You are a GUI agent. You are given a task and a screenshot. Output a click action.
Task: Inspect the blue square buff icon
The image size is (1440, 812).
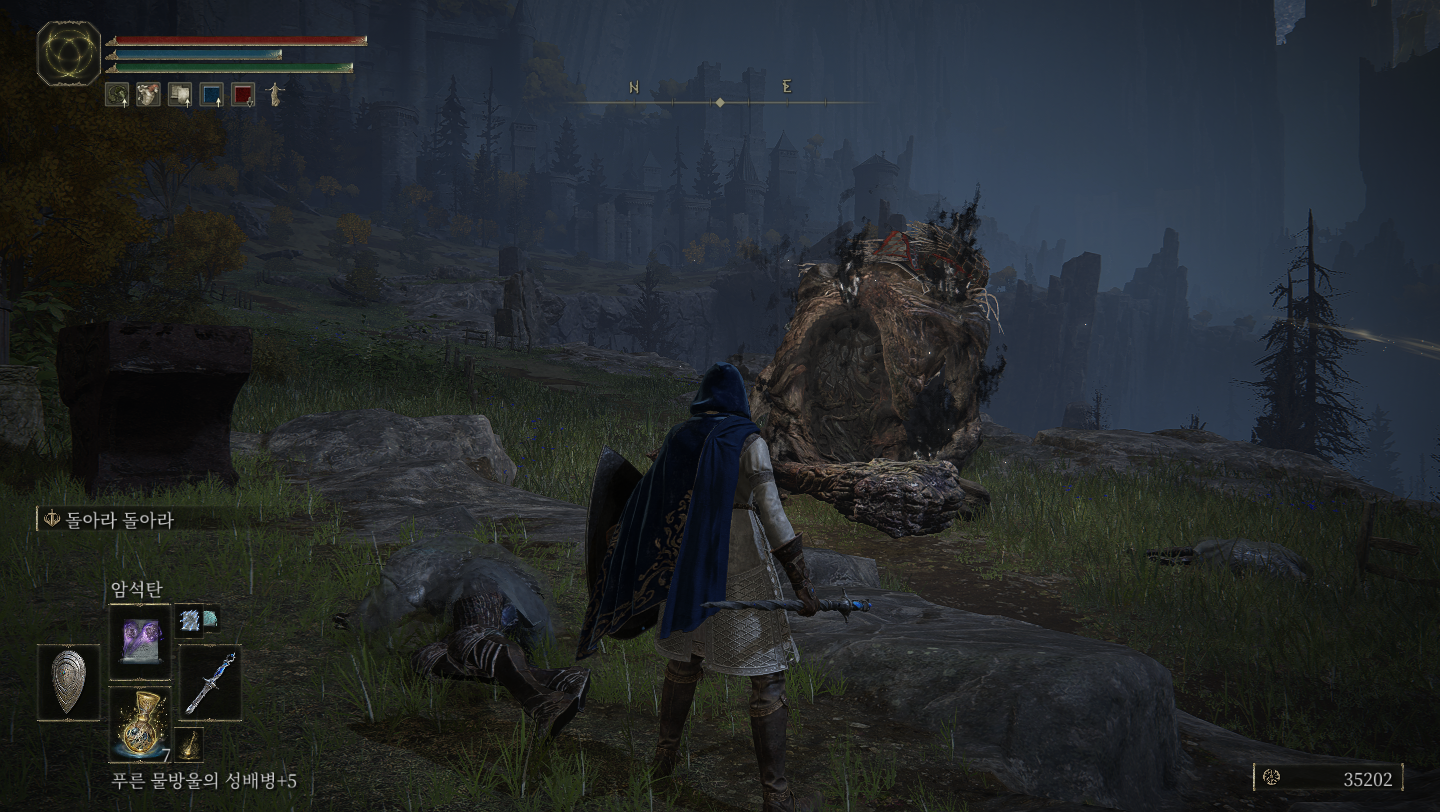[x=212, y=94]
